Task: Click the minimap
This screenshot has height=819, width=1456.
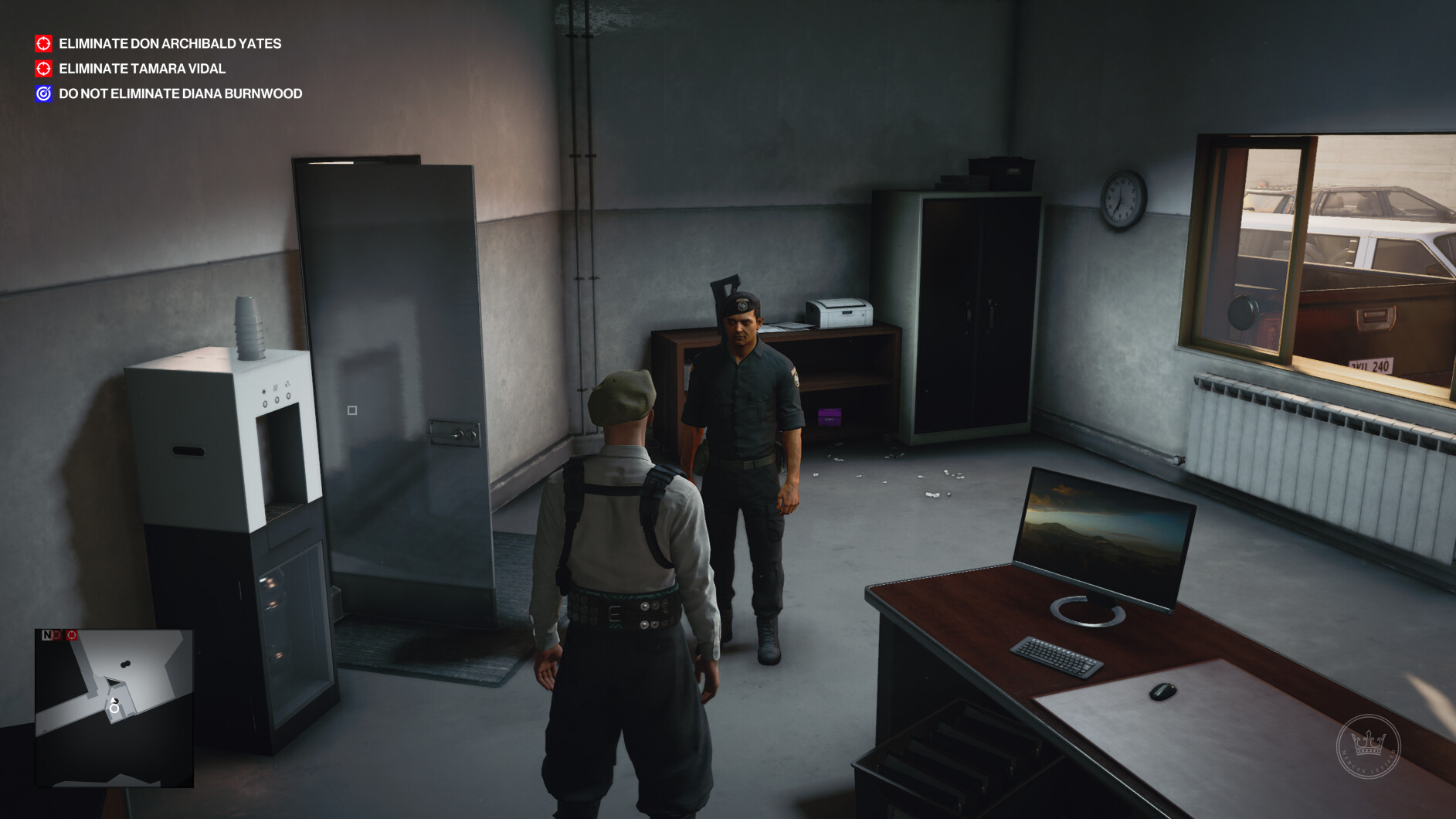Action: click(x=114, y=708)
